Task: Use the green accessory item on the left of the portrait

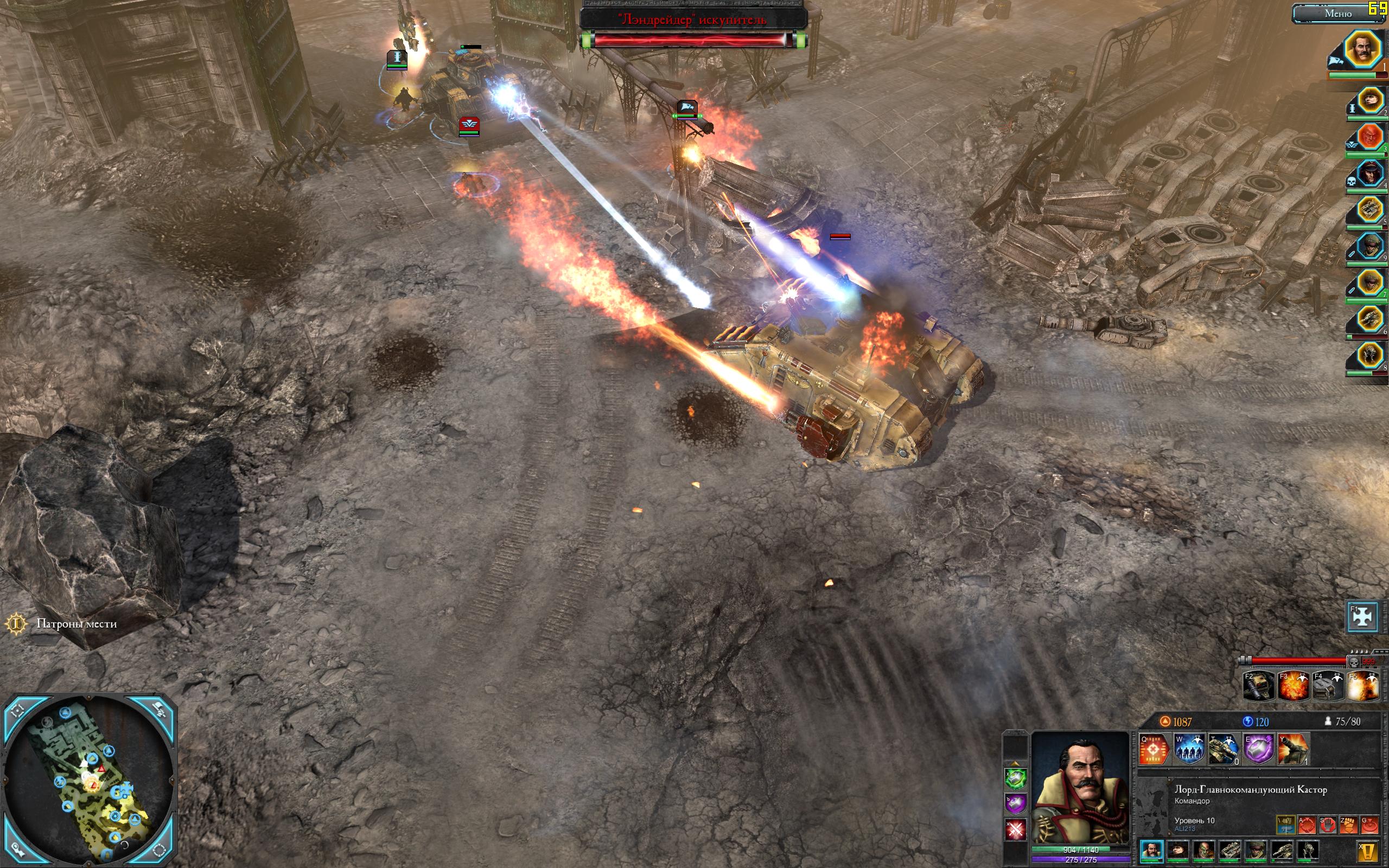Action: pyautogui.click(x=1015, y=779)
